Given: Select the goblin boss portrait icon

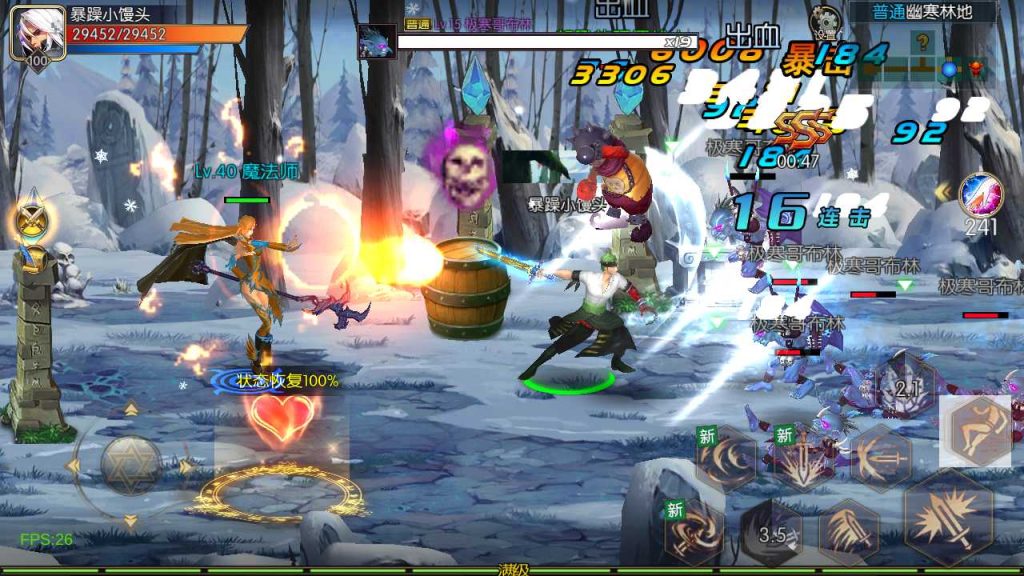Looking at the screenshot, I should pyautogui.click(x=377, y=42).
